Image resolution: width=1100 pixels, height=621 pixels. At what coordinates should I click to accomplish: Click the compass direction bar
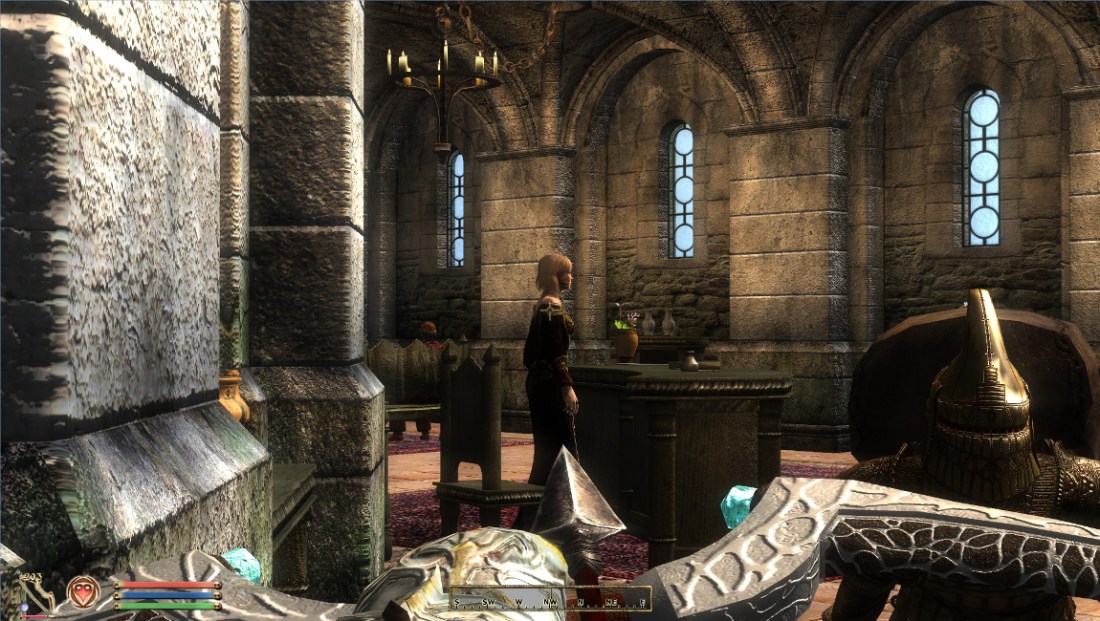(x=549, y=600)
